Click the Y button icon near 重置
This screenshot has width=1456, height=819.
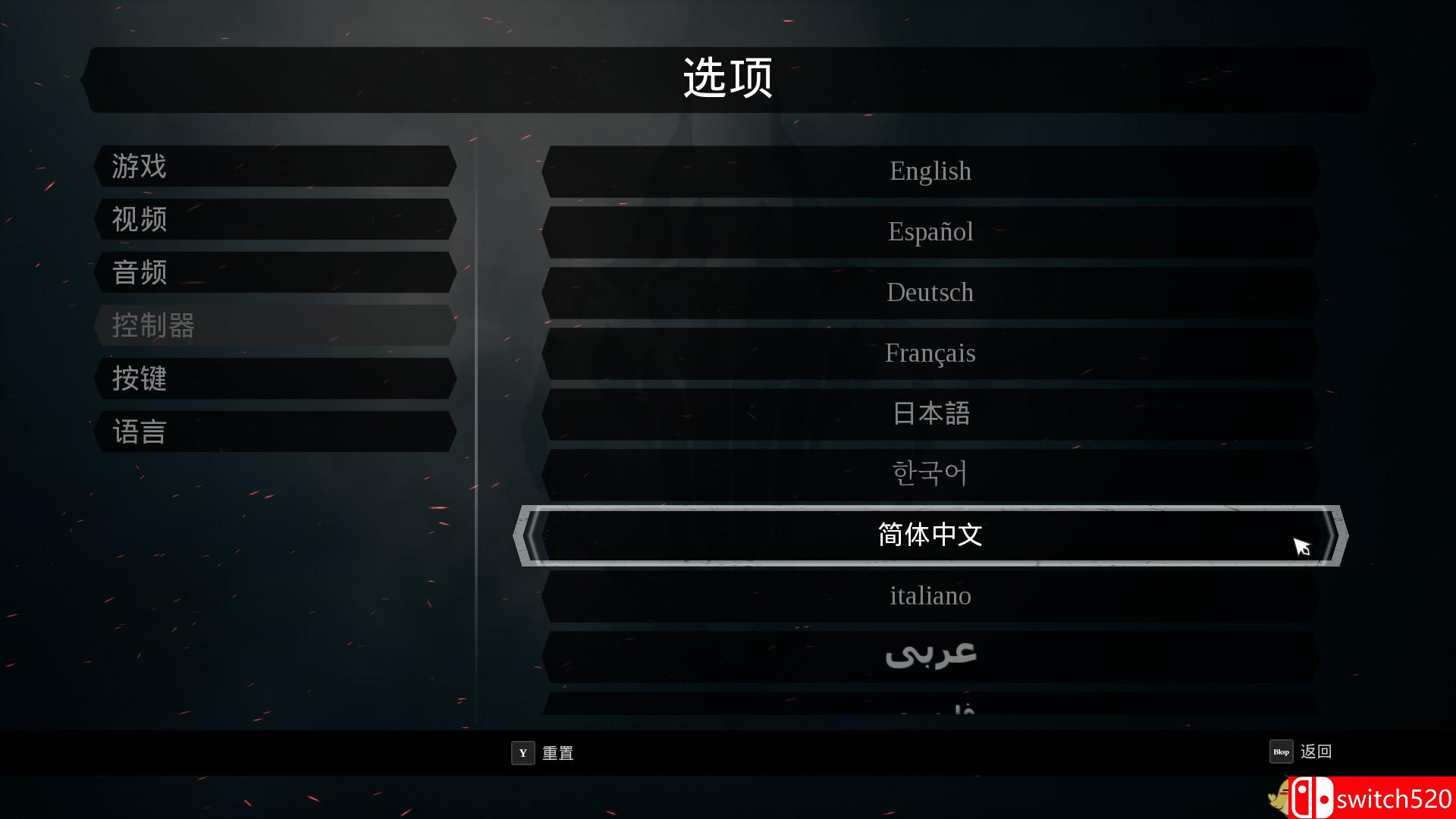(x=522, y=753)
